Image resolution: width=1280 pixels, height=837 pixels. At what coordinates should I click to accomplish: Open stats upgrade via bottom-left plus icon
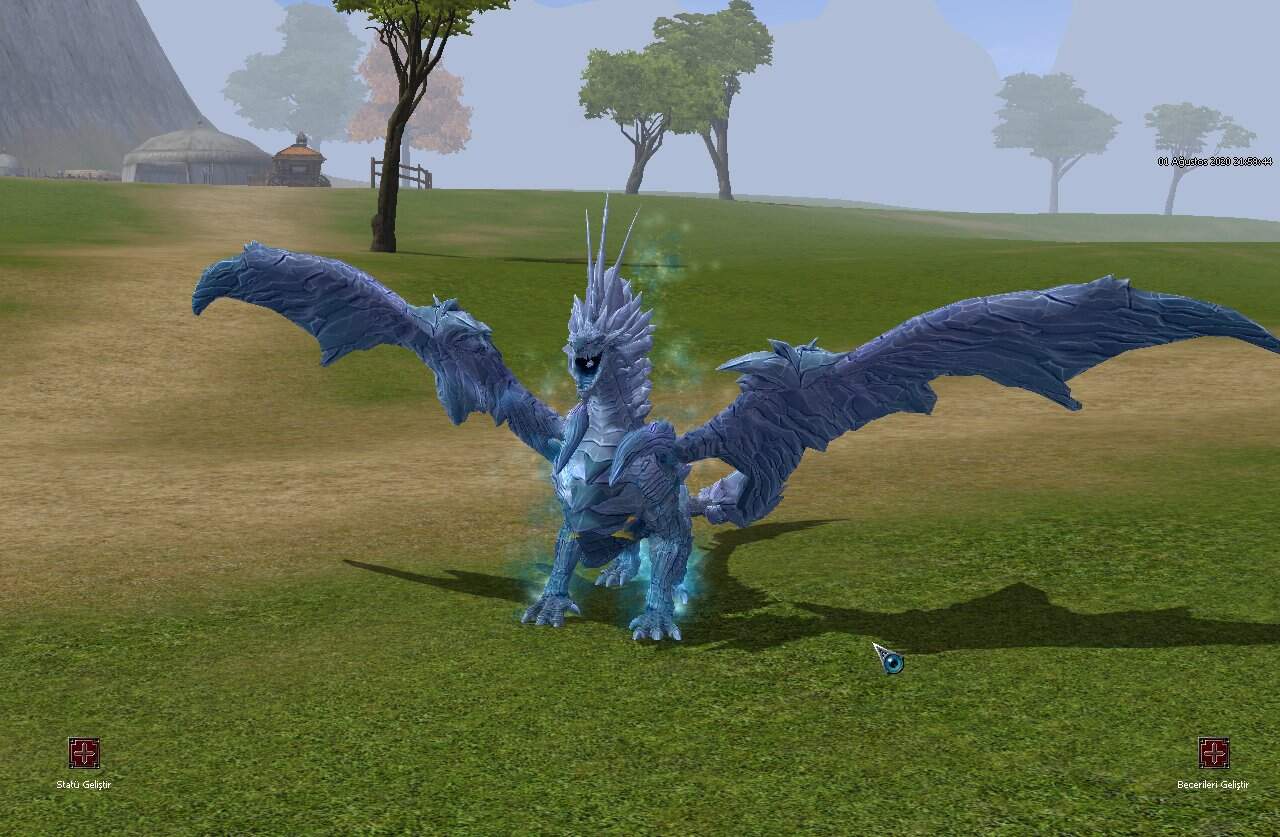(x=84, y=751)
